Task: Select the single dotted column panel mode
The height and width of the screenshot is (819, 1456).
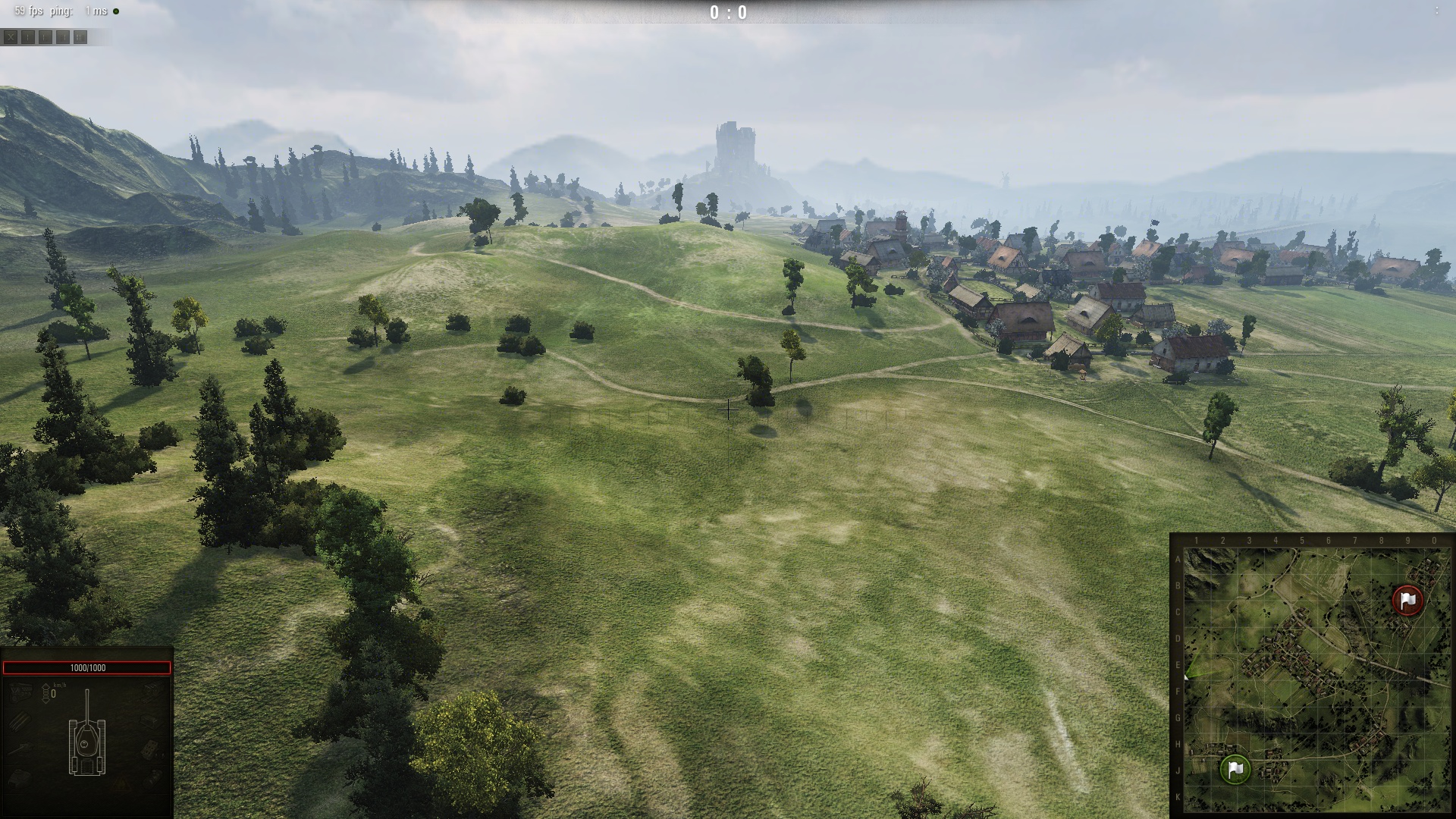Action: pos(28,36)
